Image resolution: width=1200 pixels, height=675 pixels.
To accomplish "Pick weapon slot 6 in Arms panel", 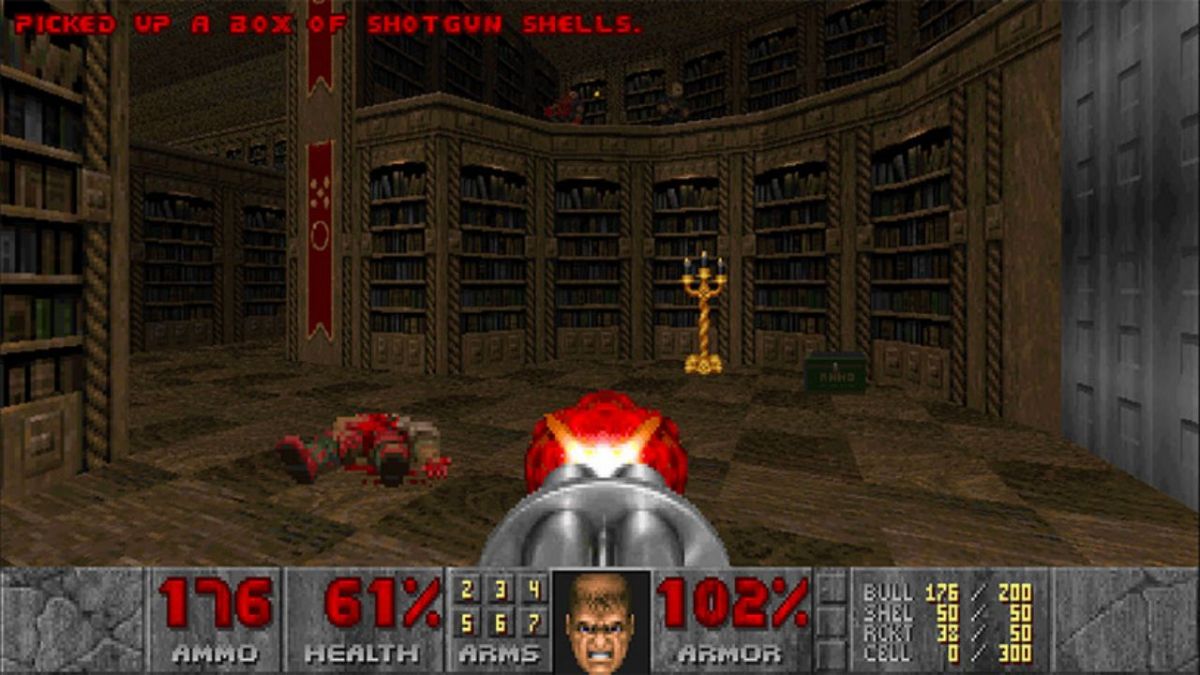I will point(501,624).
